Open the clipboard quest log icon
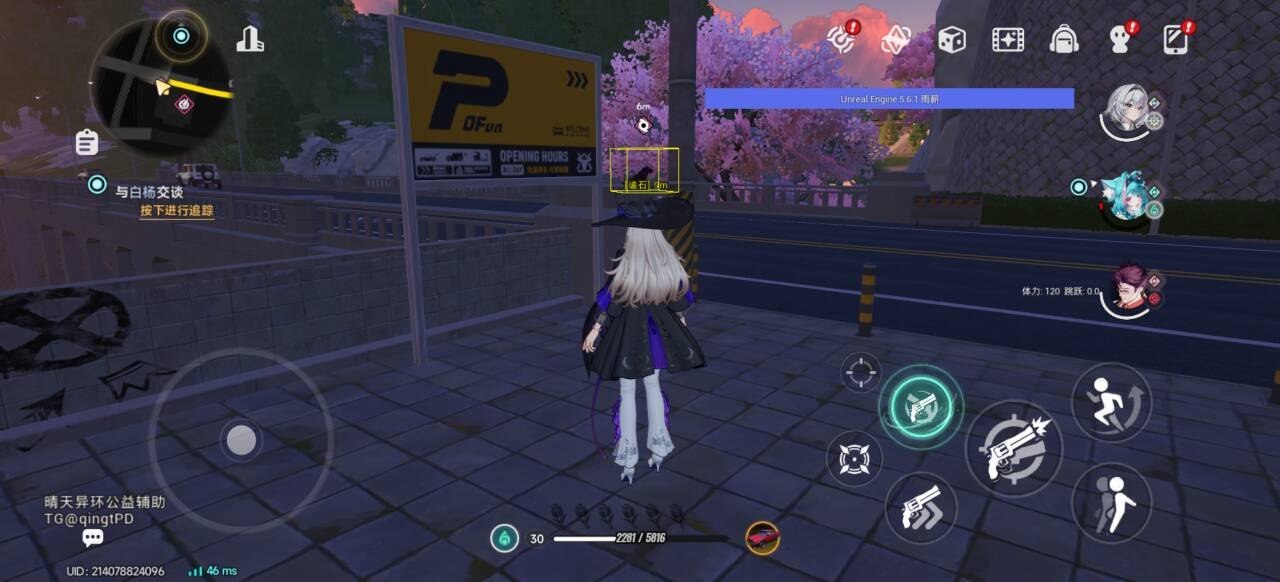The height and width of the screenshot is (582, 1280). click(x=87, y=143)
